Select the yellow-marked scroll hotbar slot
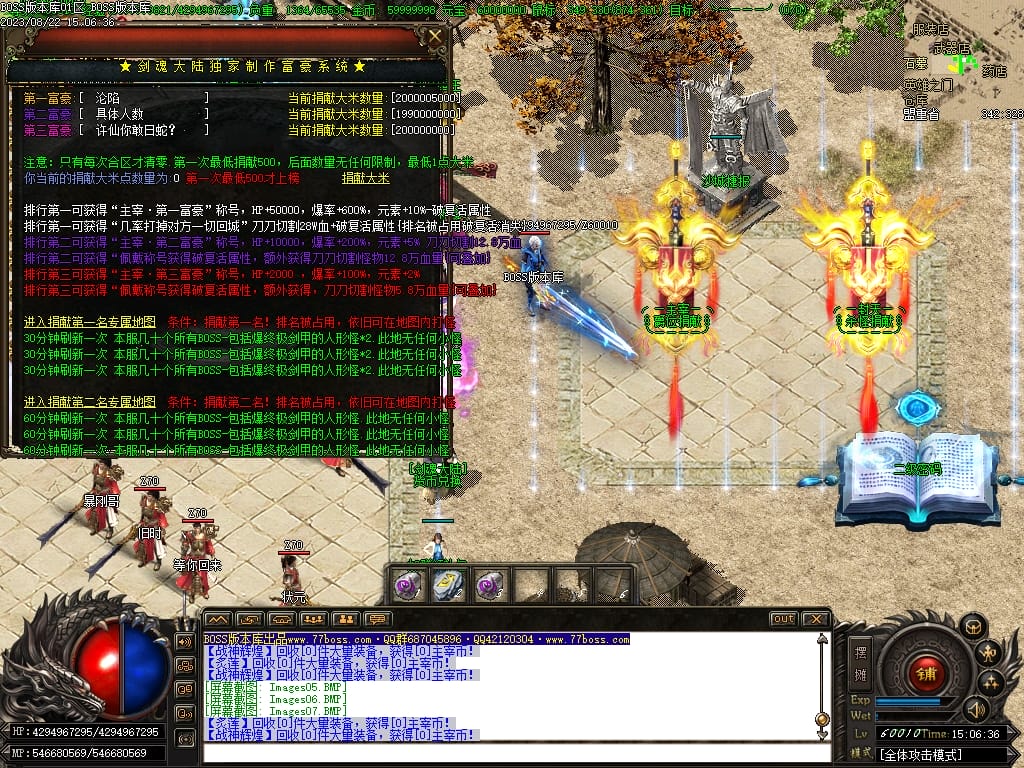1024x768 pixels. (447, 586)
